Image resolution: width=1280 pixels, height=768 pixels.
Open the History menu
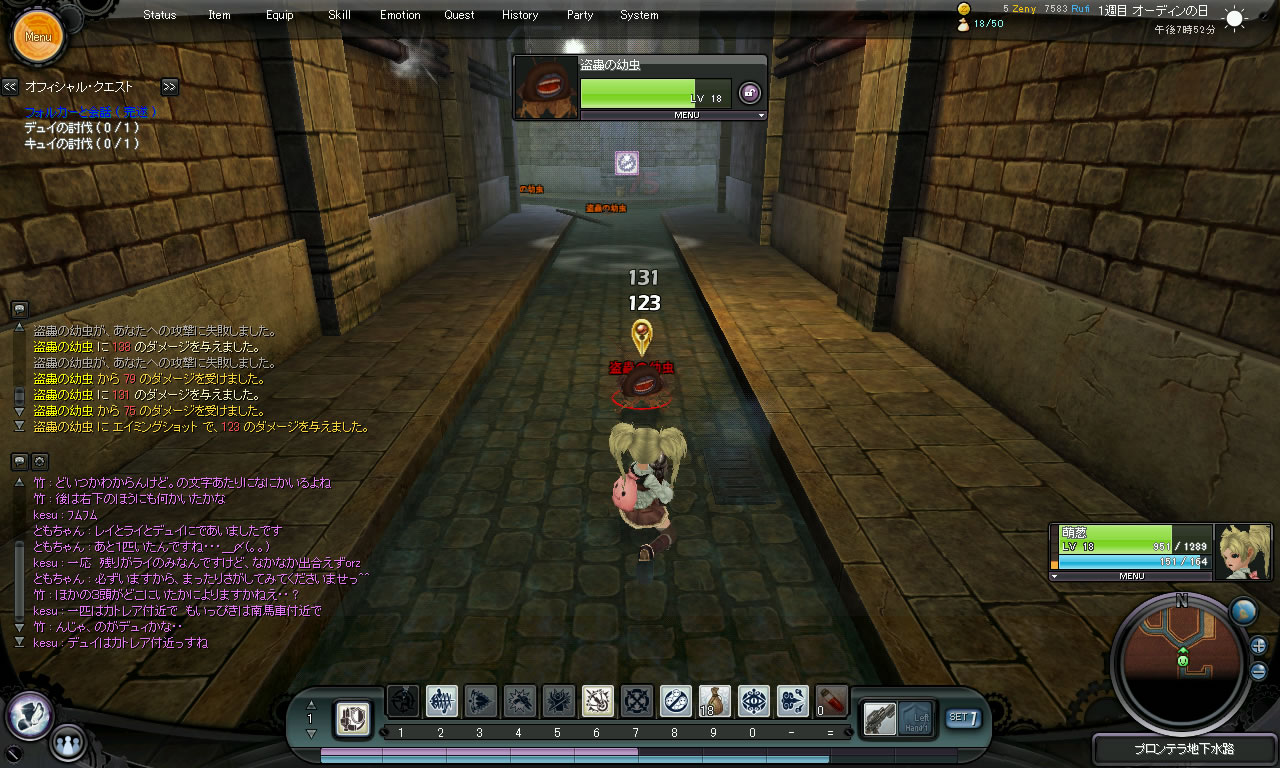[520, 15]
